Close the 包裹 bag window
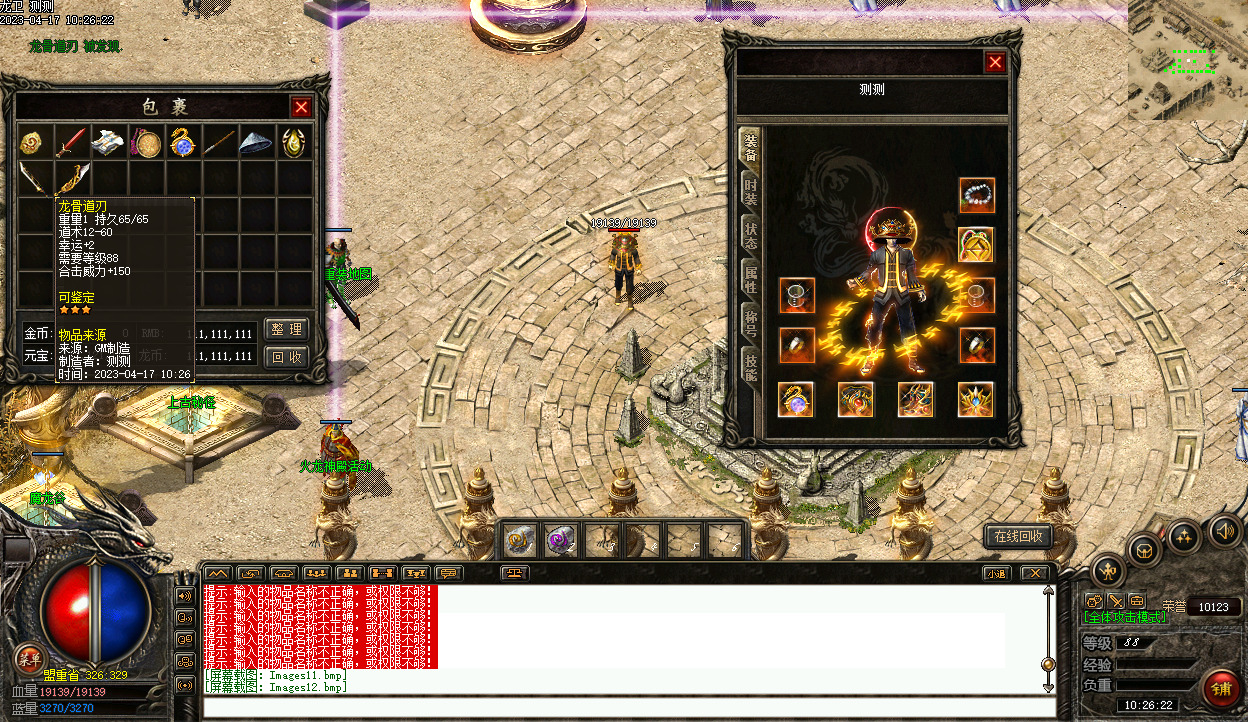1248x722 pixels. coord(301,107)
